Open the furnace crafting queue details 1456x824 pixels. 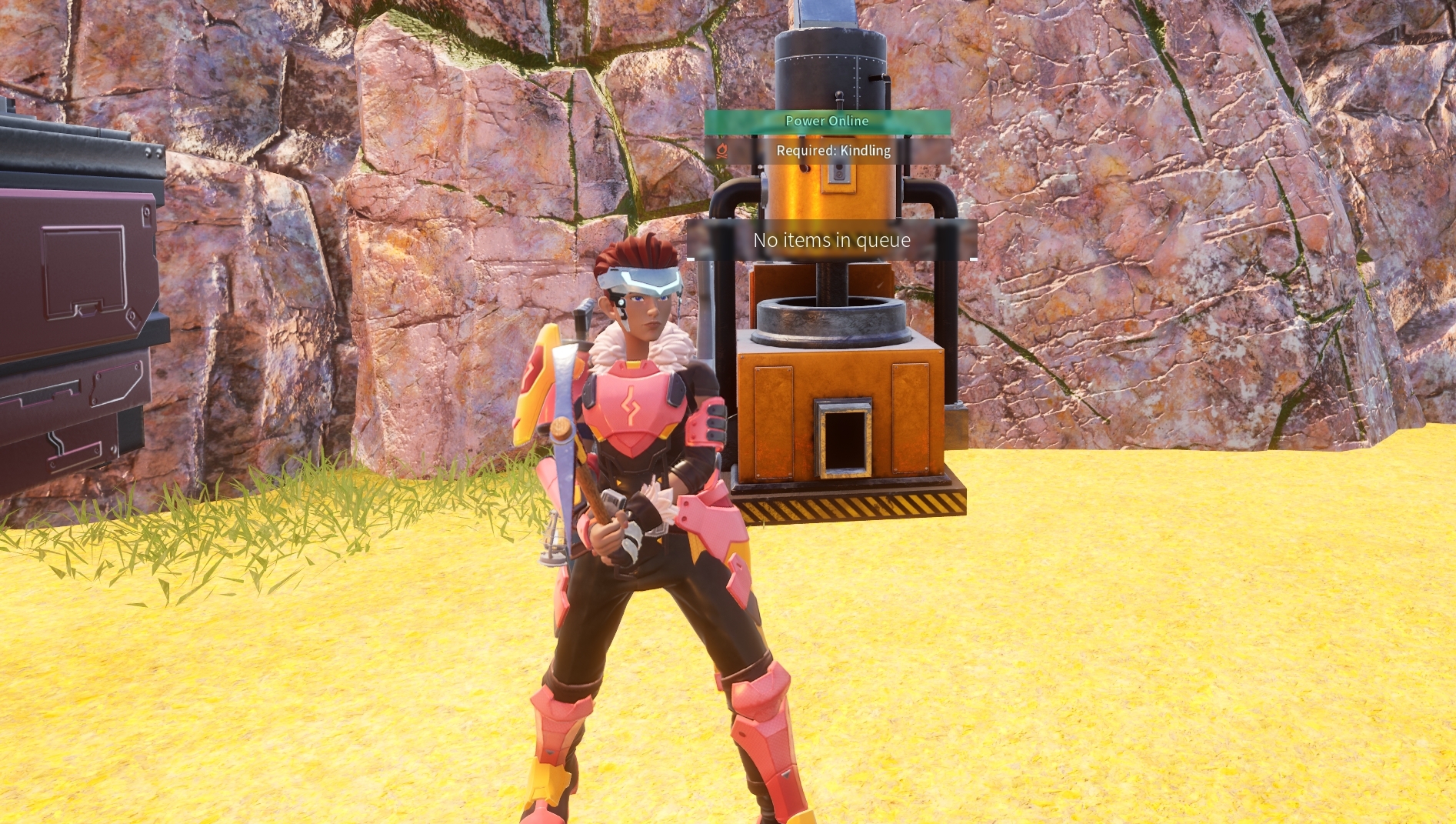coord(832,240)
